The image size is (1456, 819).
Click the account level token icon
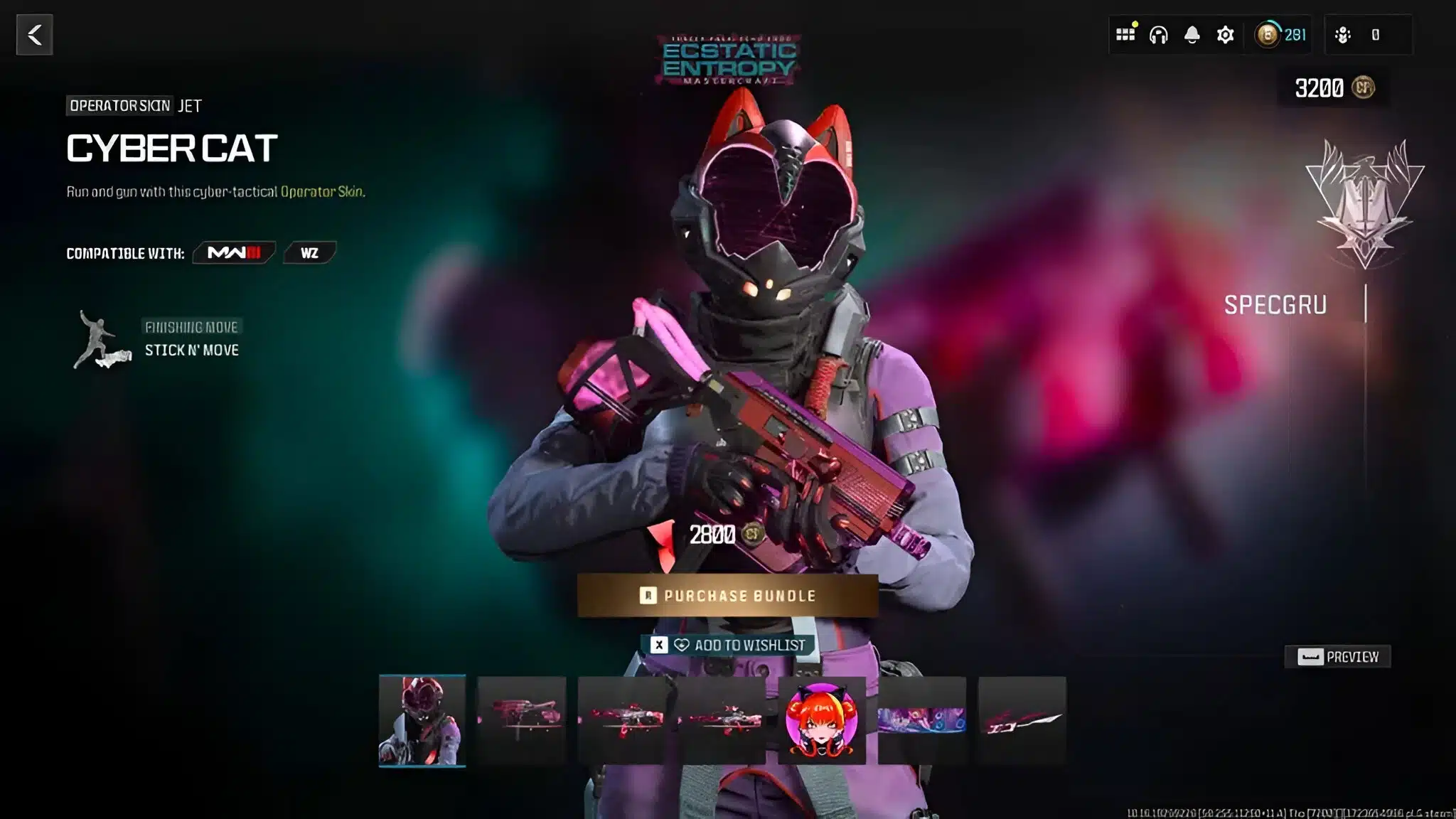[1267, 35]
